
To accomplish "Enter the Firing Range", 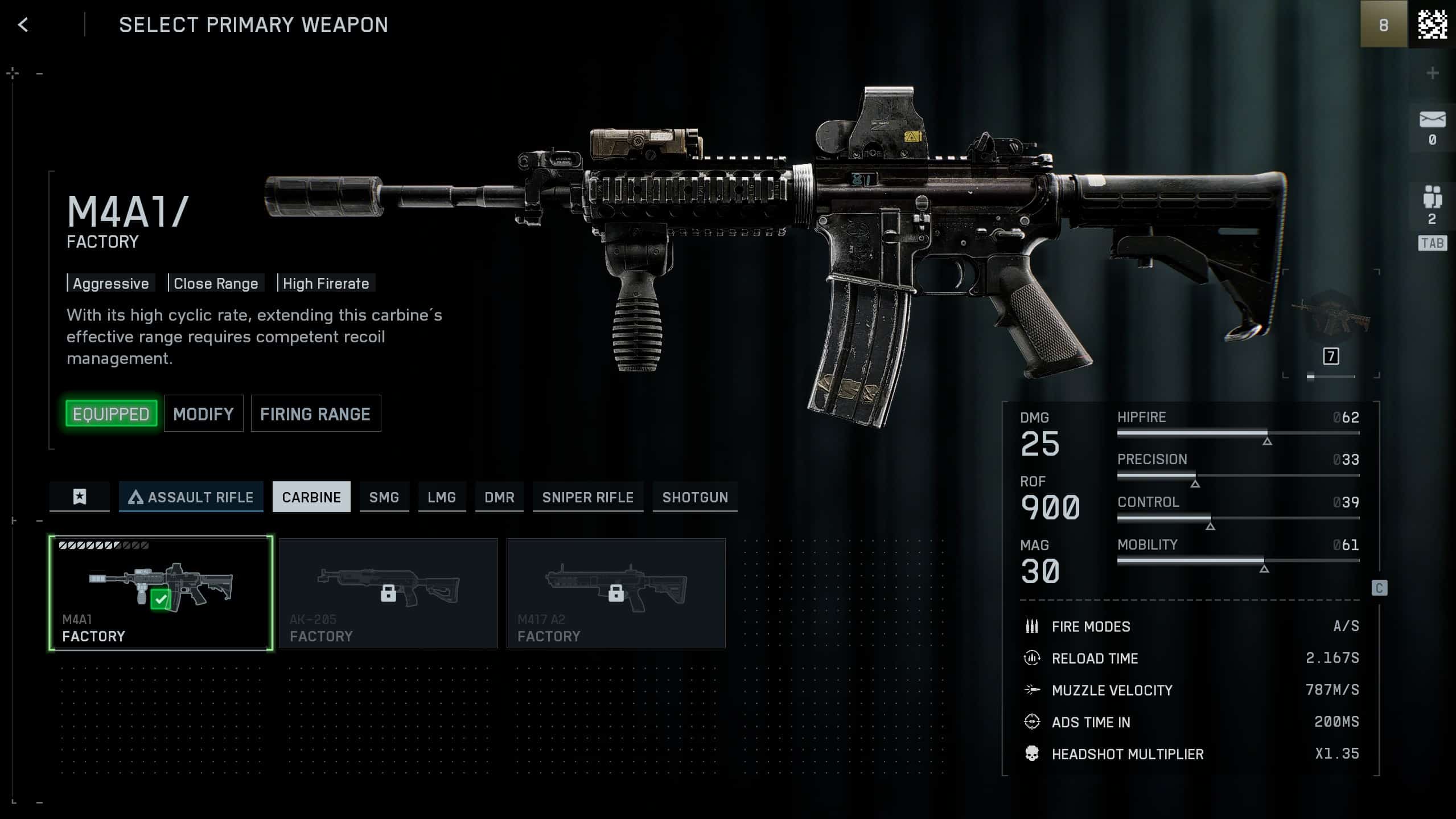I will [315, 414].
